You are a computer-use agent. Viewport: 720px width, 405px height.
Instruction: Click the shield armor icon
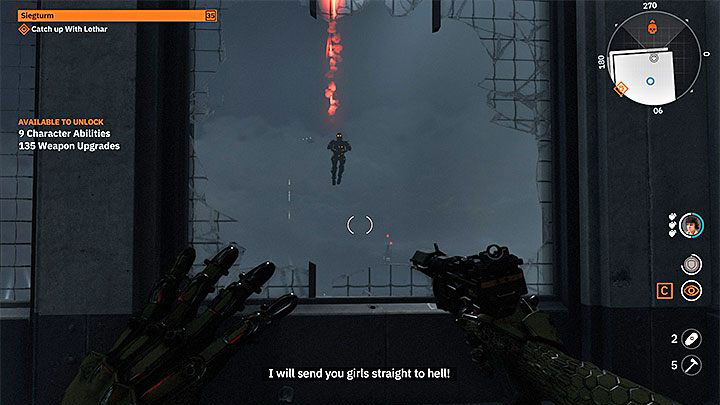coord(690,263)
